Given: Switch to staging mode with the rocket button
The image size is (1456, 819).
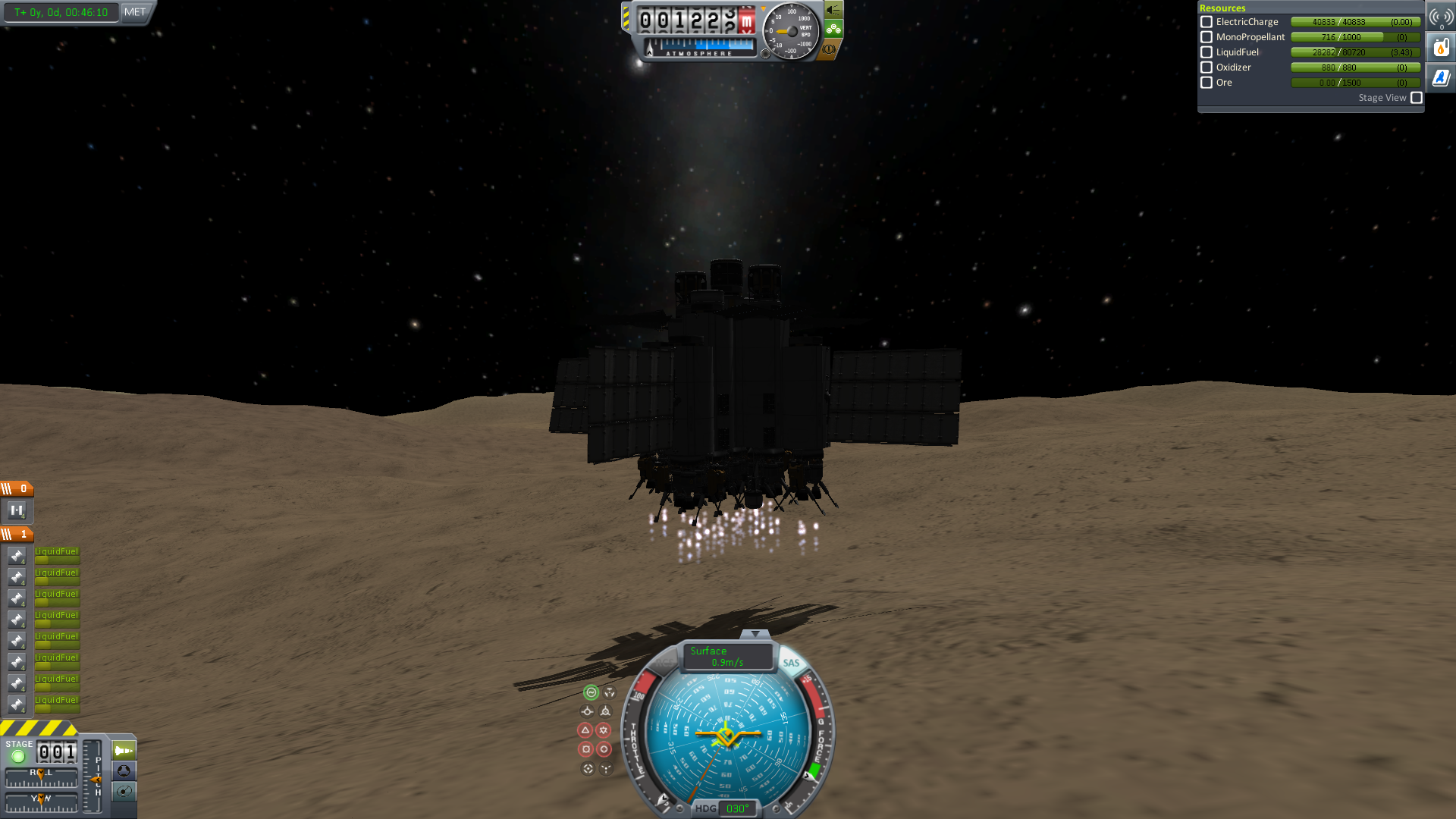Looking at the screenshot, I should point(124,751).
